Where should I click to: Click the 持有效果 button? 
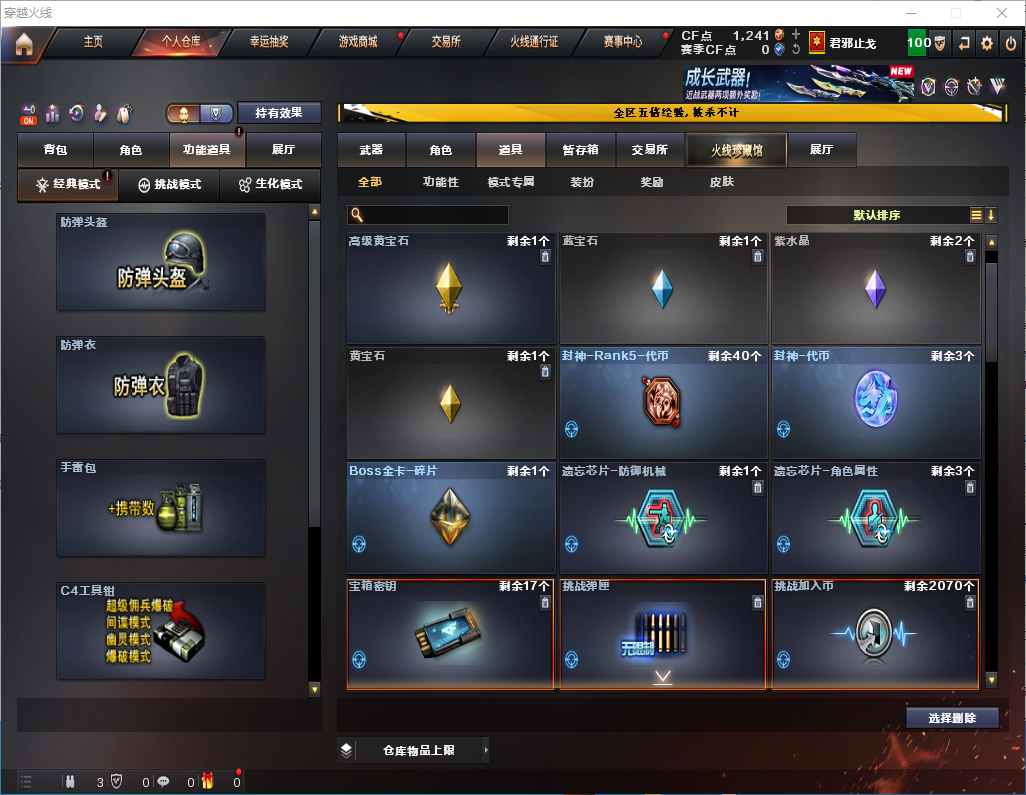click(279, 113)
